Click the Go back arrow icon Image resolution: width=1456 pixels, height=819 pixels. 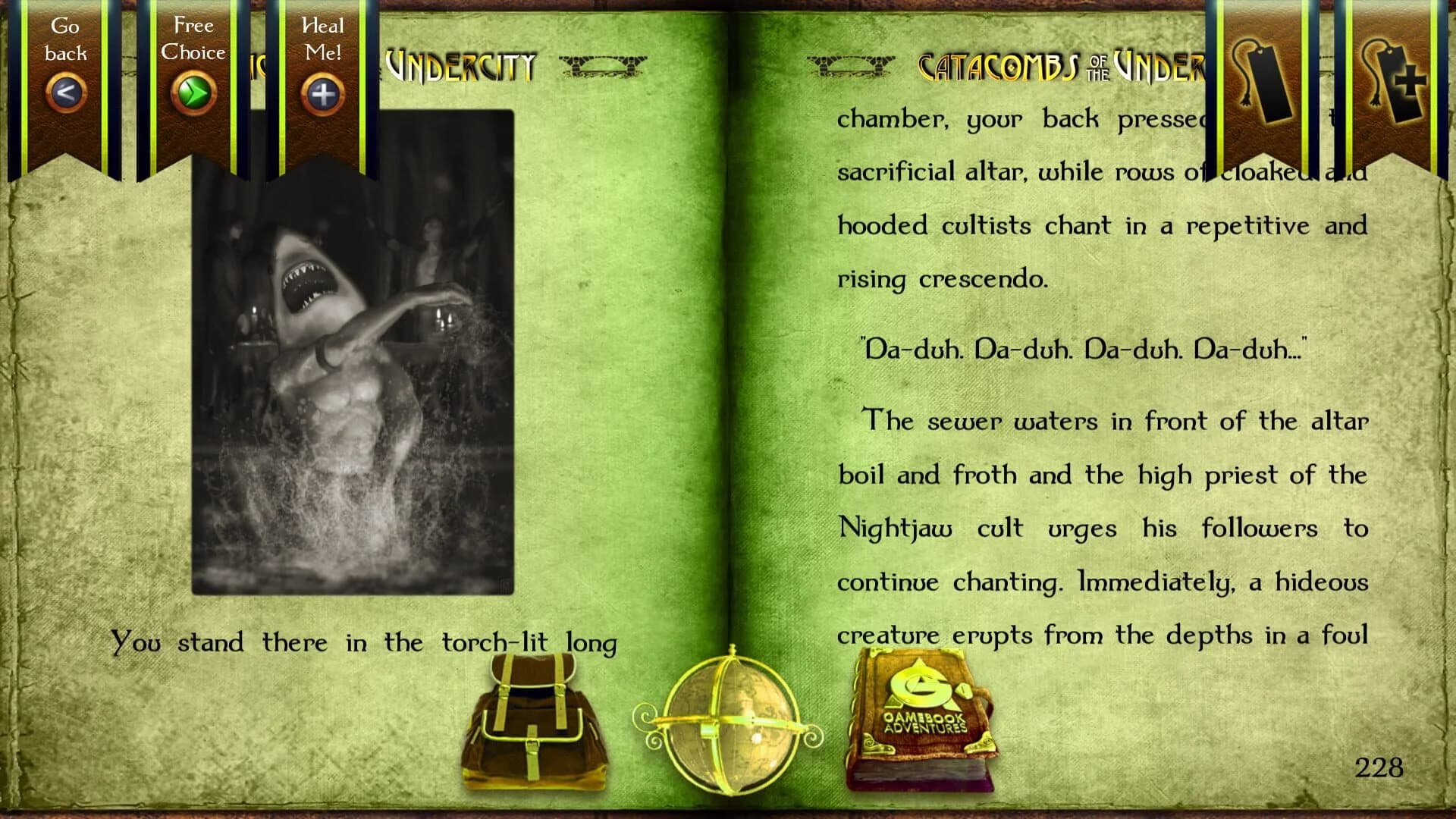65,93
